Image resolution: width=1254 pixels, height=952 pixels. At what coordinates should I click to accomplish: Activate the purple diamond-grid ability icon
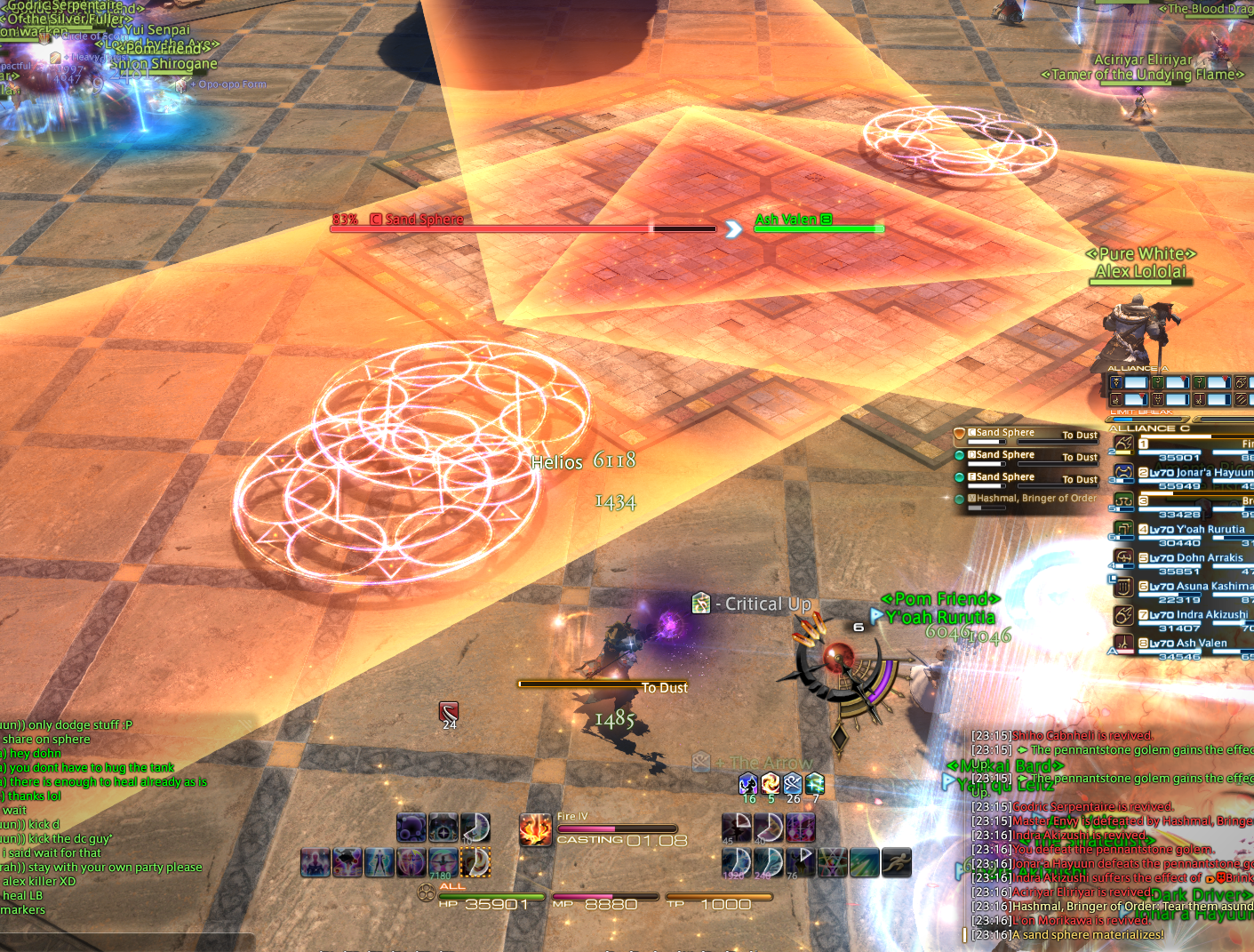tap(800, 828)
